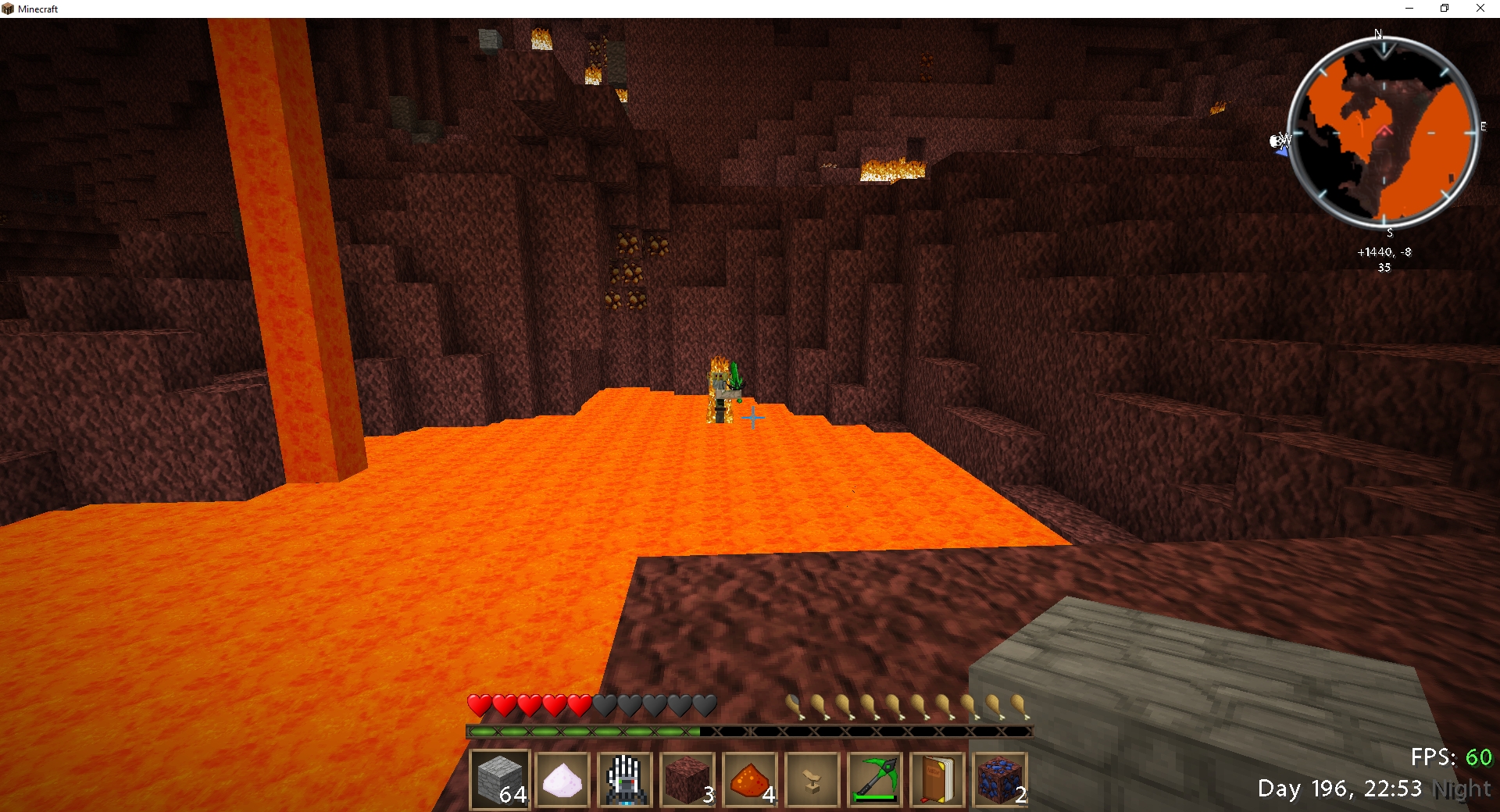Choose the black-and-white mechanical glove item
This screenshot has width=1500, height=812.
pyautogui.click(x=625, y=779)
